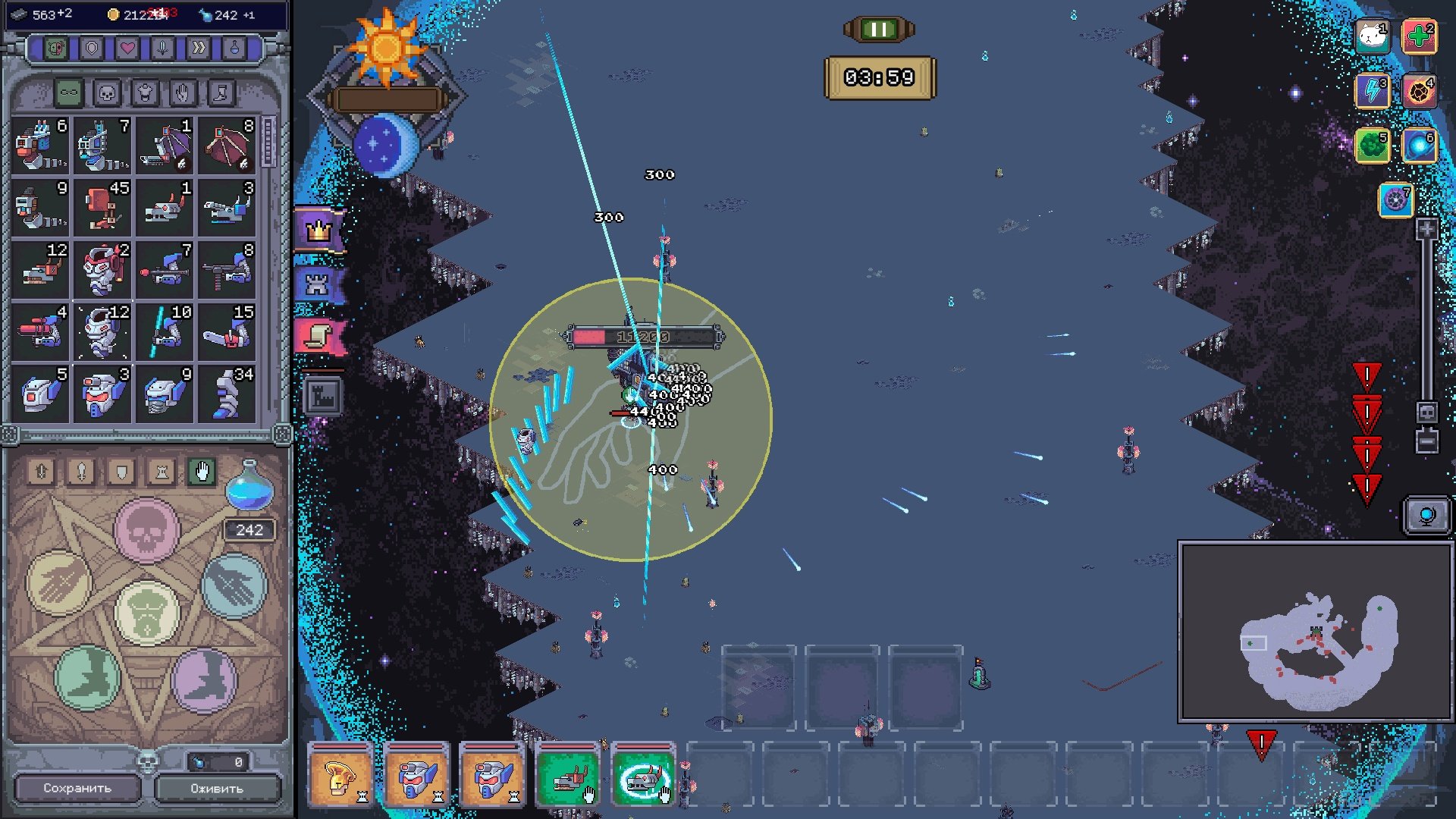1456x819 pixels.
Task: Select the skull category tab
Action: click(x=107, y=93)
